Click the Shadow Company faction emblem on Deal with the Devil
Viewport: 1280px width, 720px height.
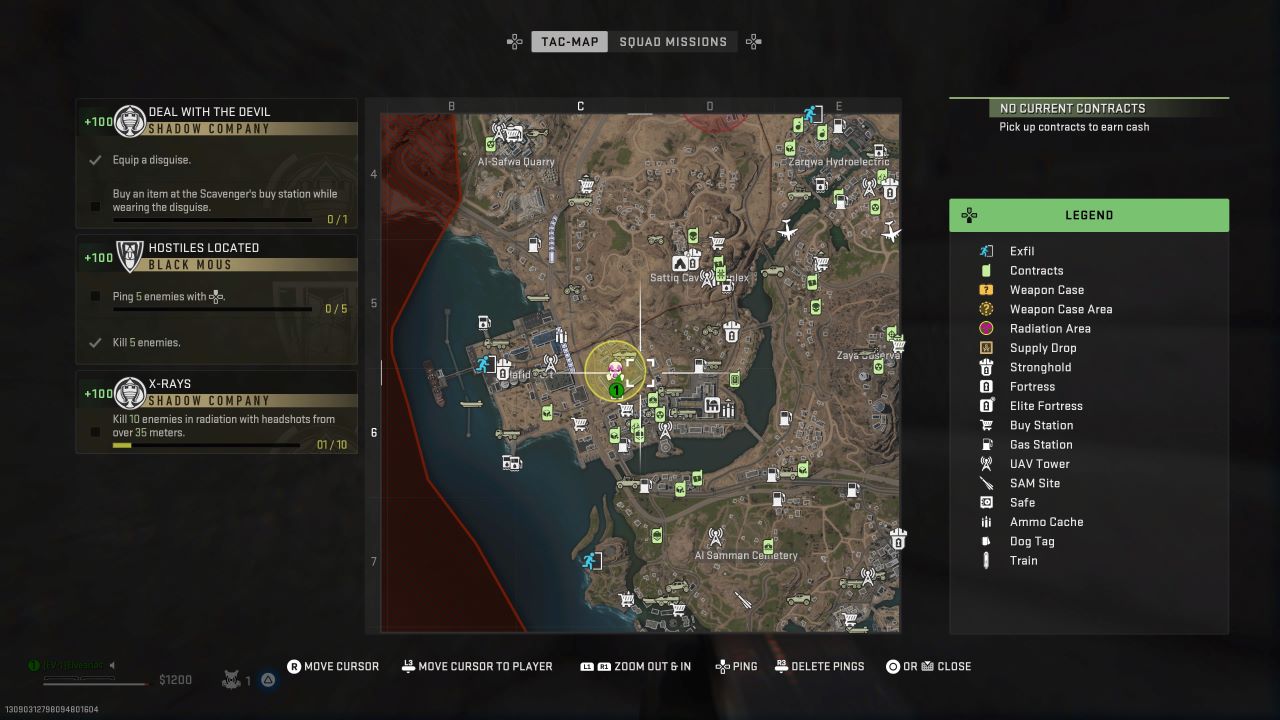pos(130,119)
